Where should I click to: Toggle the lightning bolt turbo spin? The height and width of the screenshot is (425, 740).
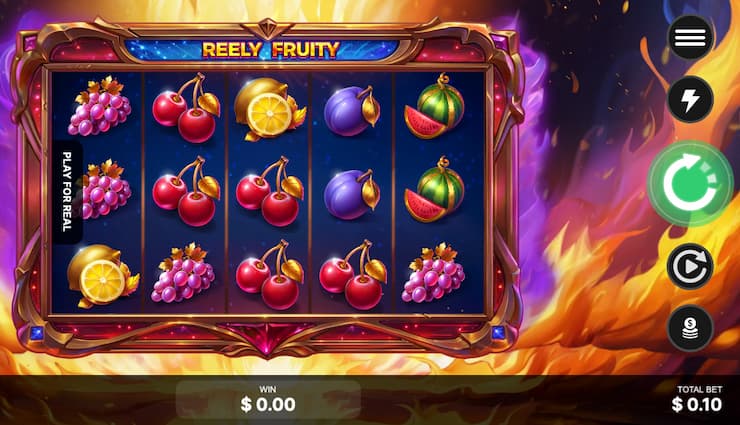click(690, 98)
